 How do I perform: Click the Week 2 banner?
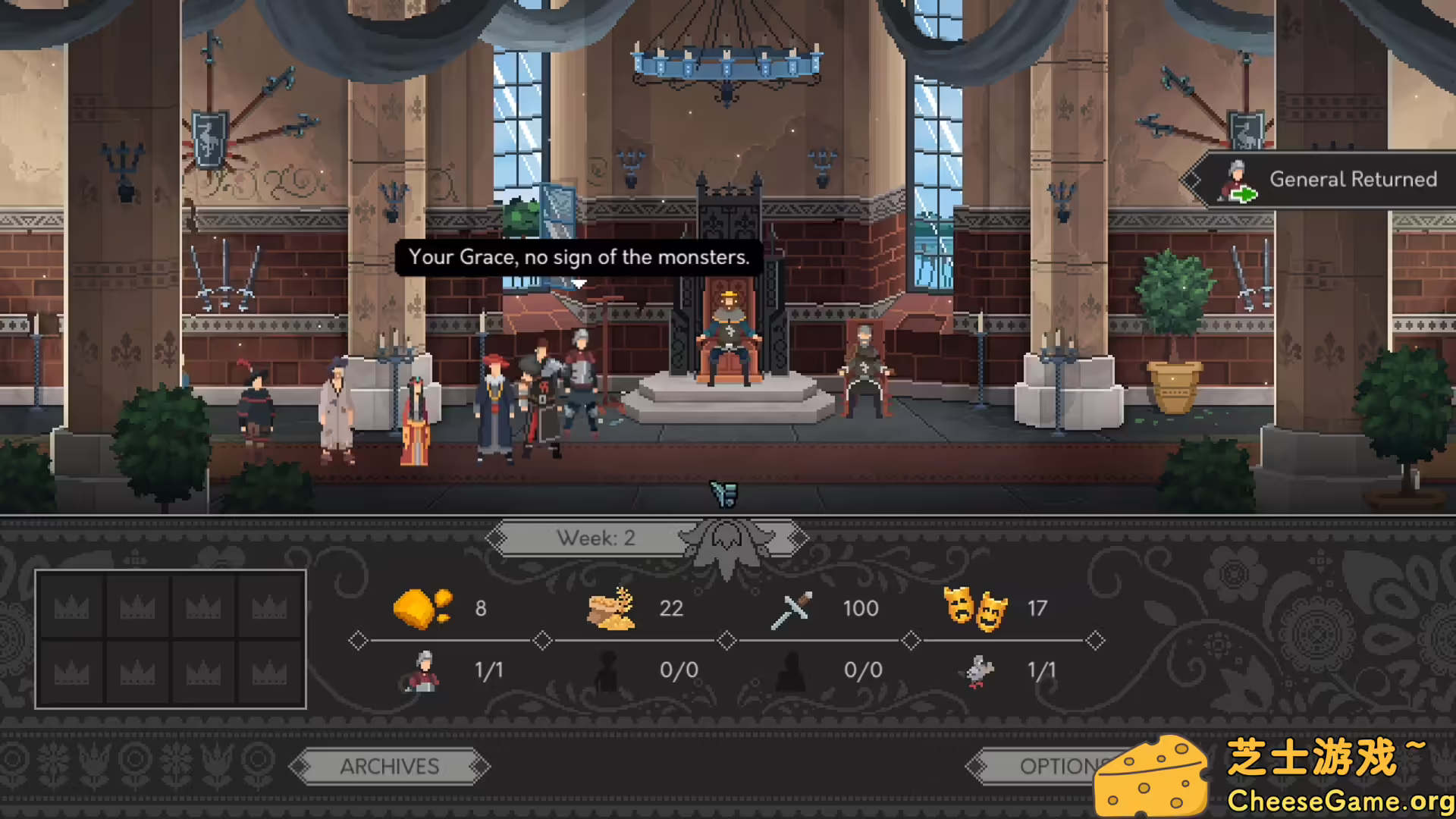596,538
